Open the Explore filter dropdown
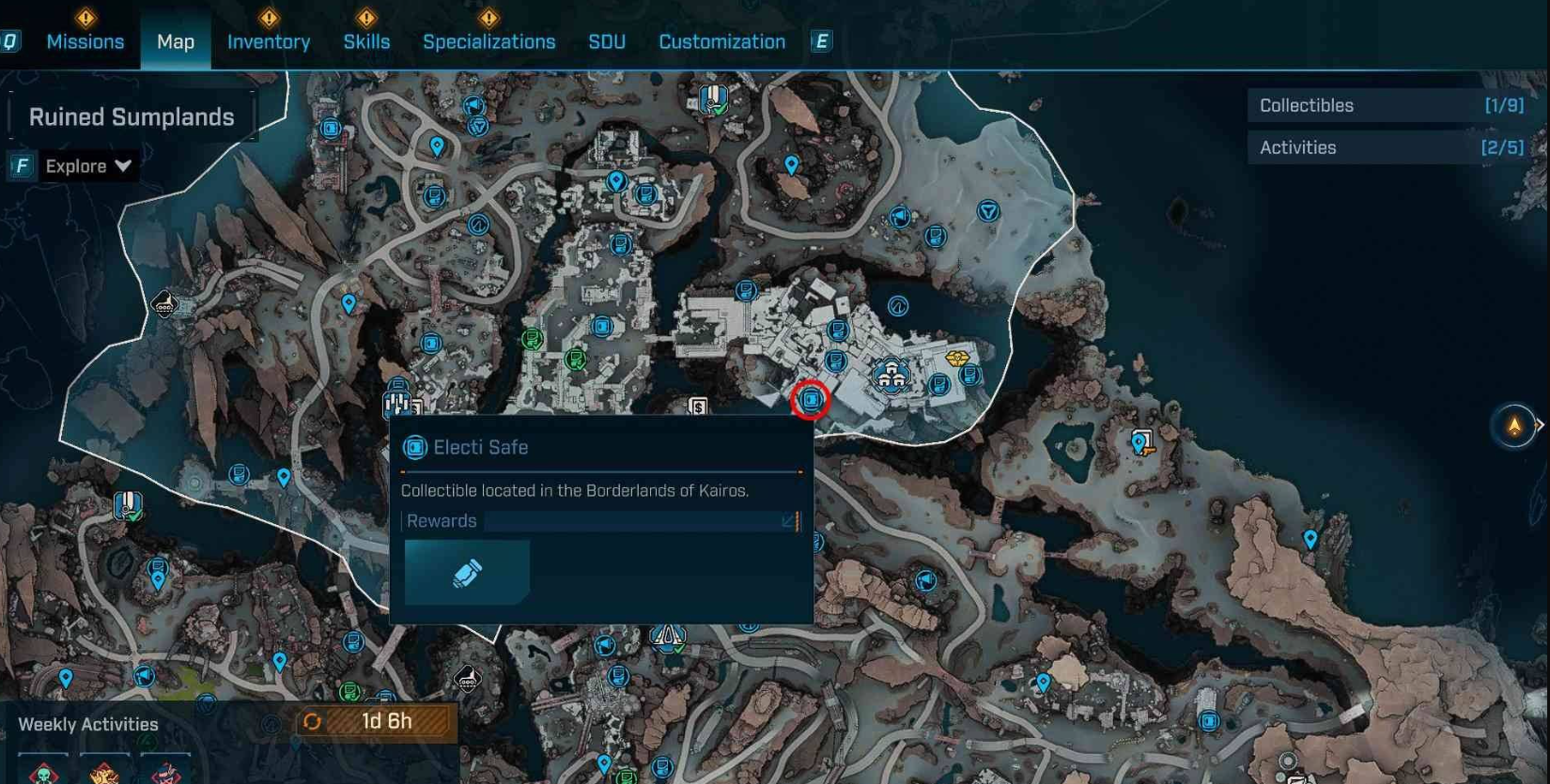Image resolution: width=1550 pixels, height=784 pixels. click(x=88, y=166)
